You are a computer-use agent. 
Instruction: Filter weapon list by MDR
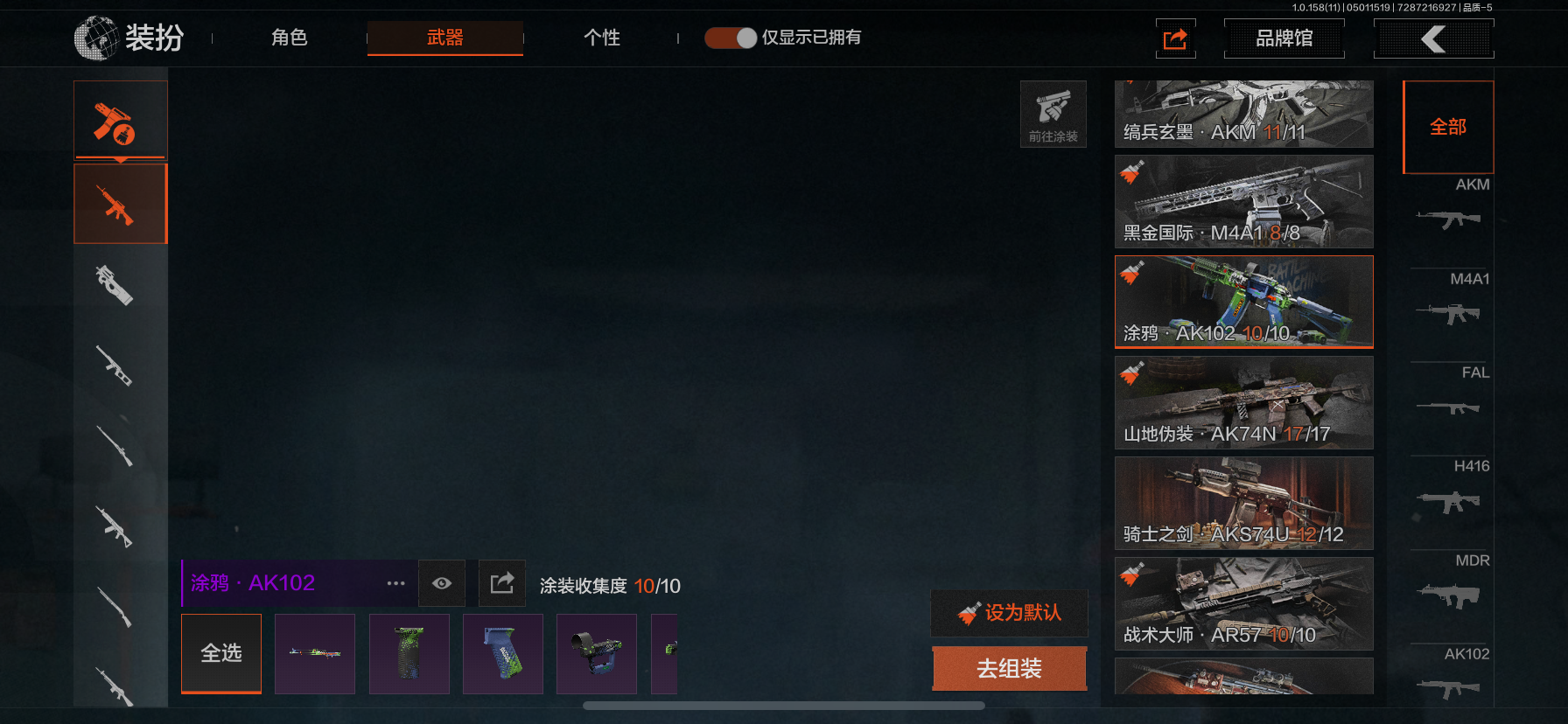click(x=1449, y=583)
